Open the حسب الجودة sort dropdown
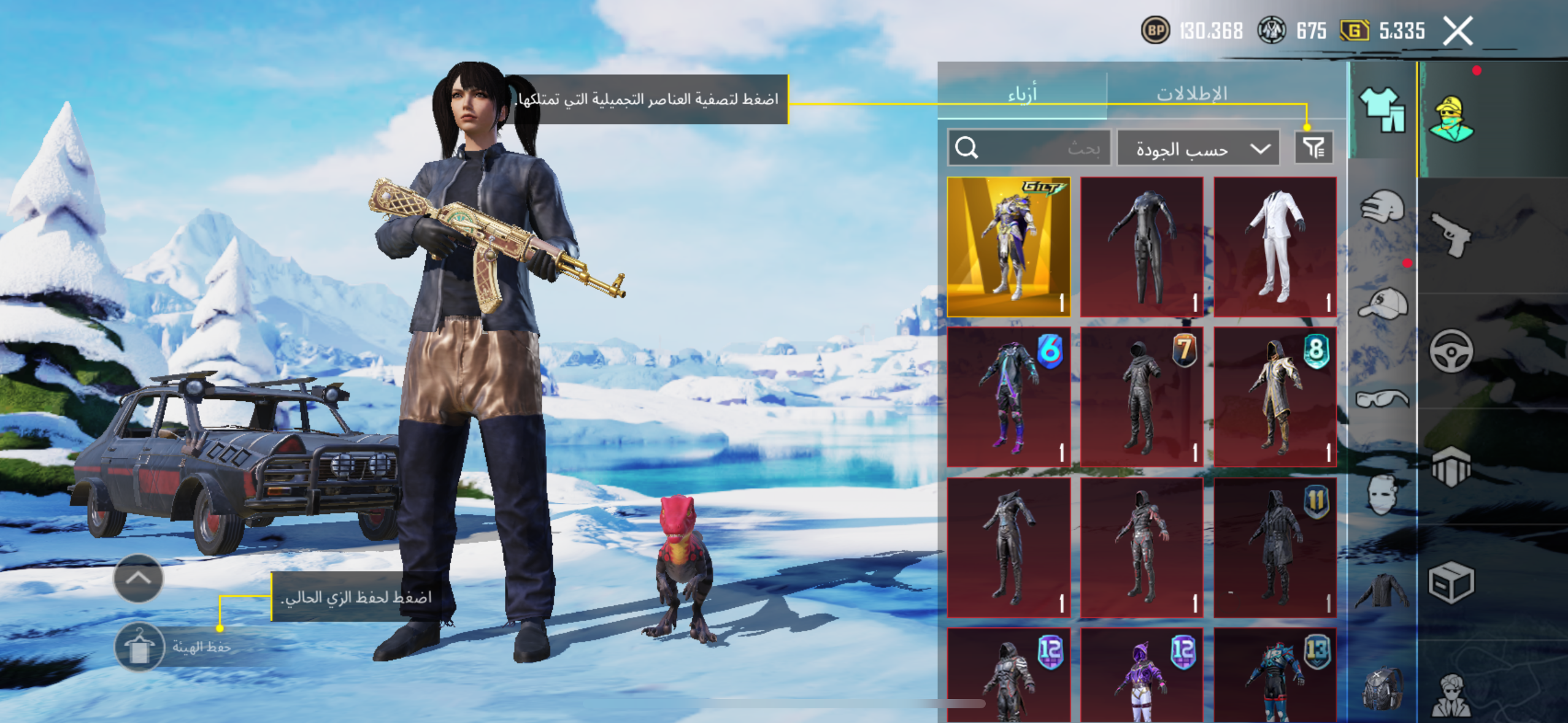This screenshot has width=1568, height=723. (x=1198, y=148)
